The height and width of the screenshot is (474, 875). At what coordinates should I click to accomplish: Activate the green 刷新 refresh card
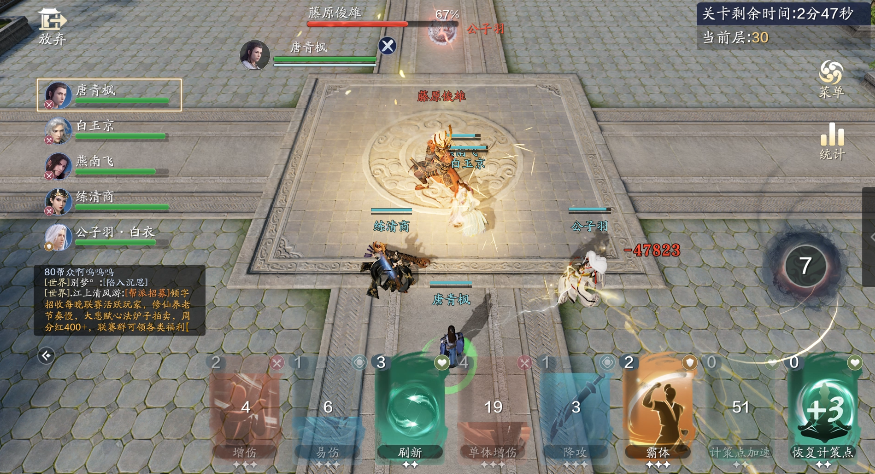410,407
